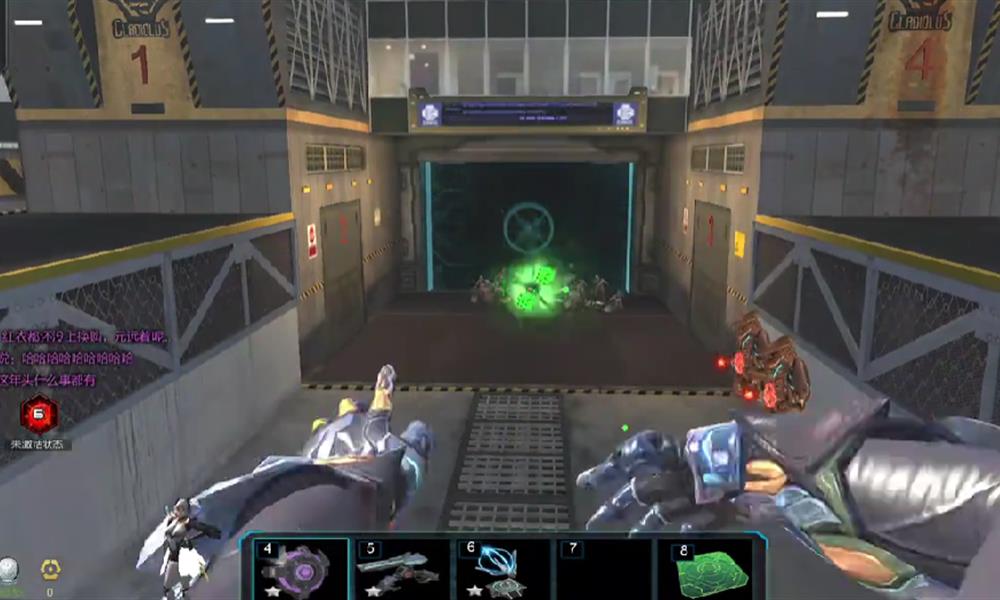Screen dimensions: 1000x600
Task: Click the yellow hexagon armor icon
Action: point(50,571)
